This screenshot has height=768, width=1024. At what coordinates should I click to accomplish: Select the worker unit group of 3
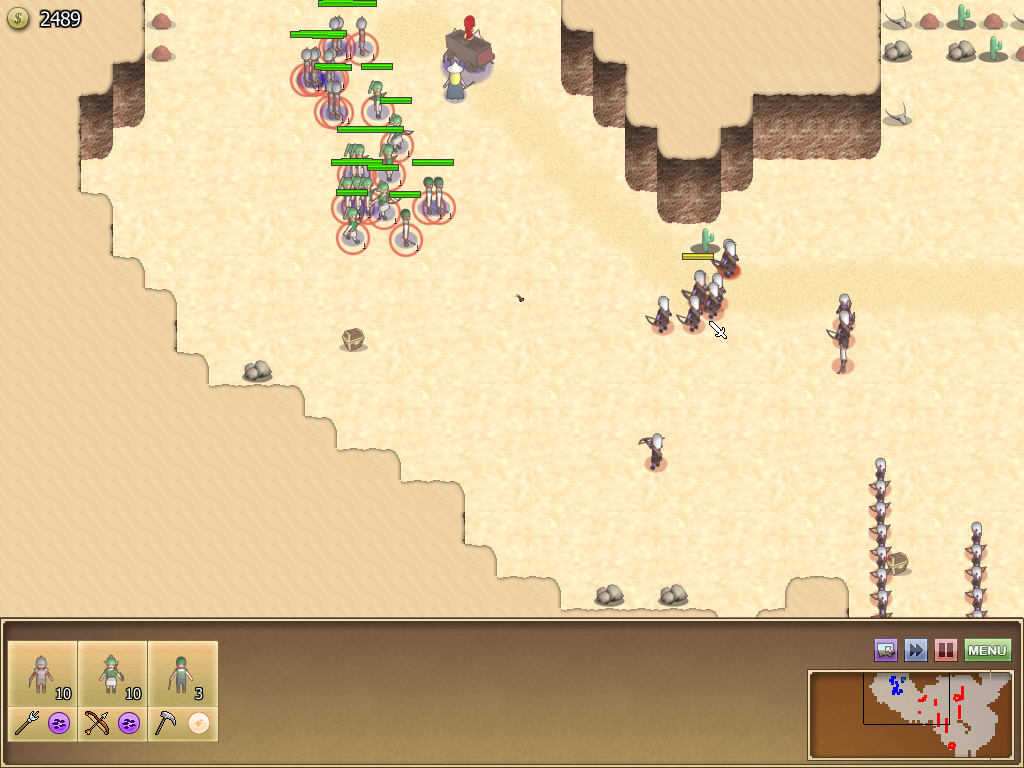click(183, 674)
